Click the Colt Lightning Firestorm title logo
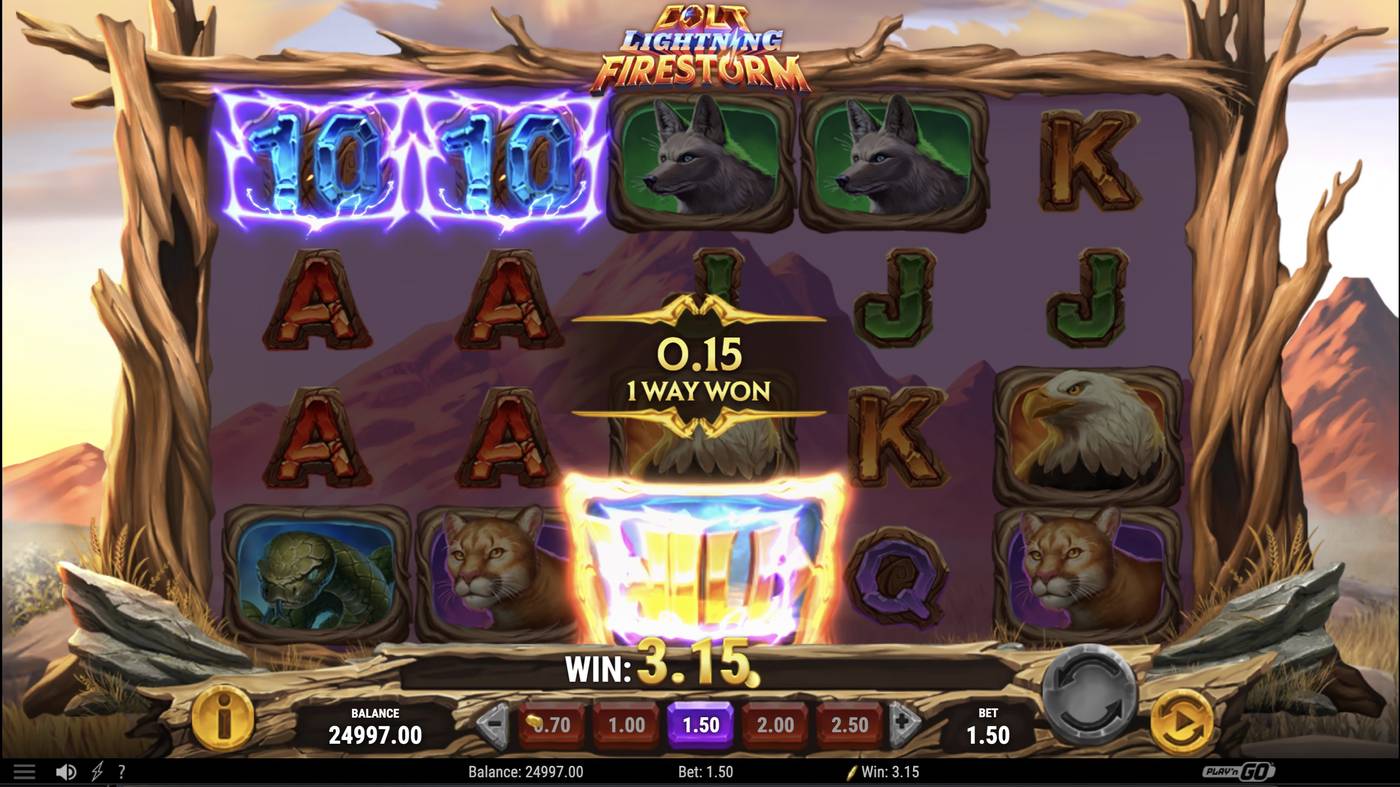The height and width of the screenshot is (787, 1400). [x=700, y=45]
